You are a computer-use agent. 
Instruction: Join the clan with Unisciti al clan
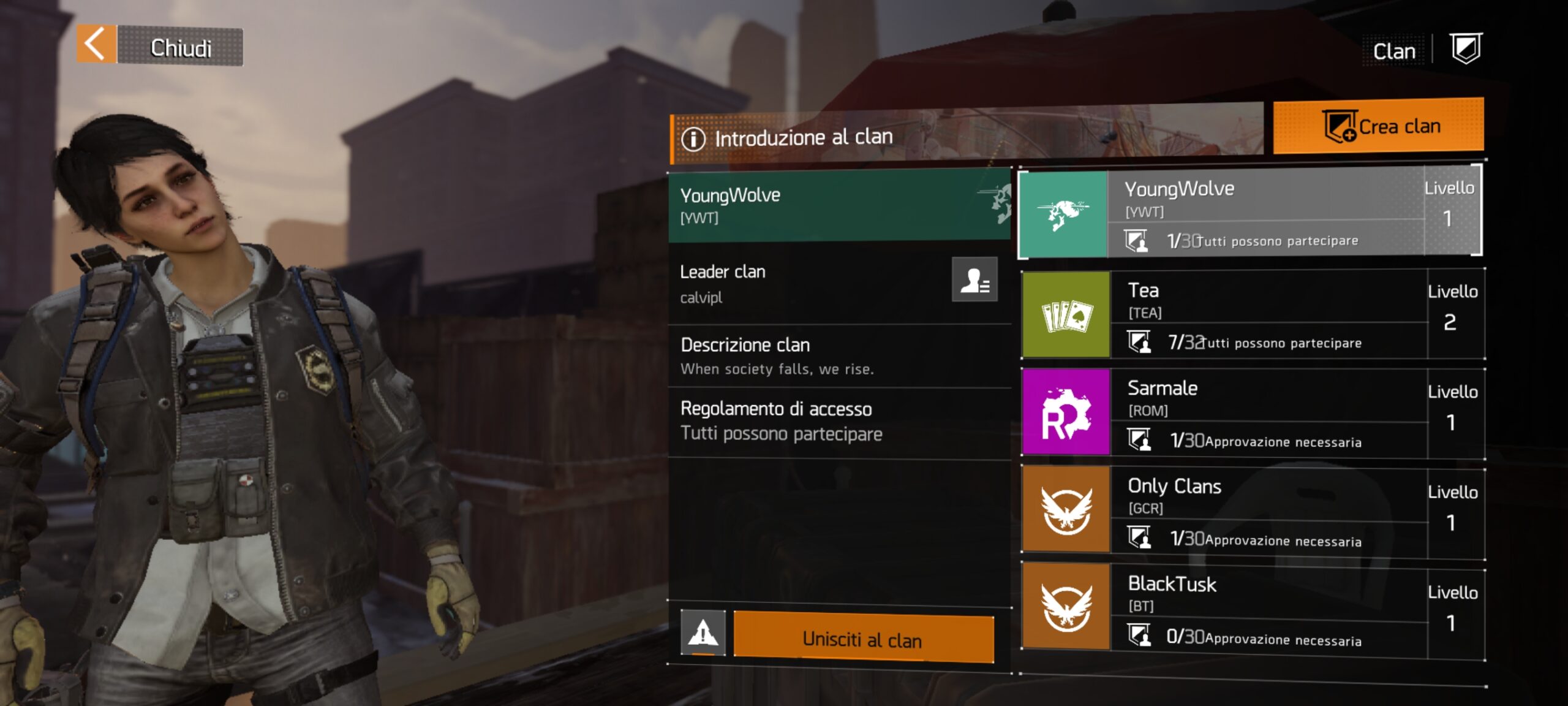click(863, 639)
